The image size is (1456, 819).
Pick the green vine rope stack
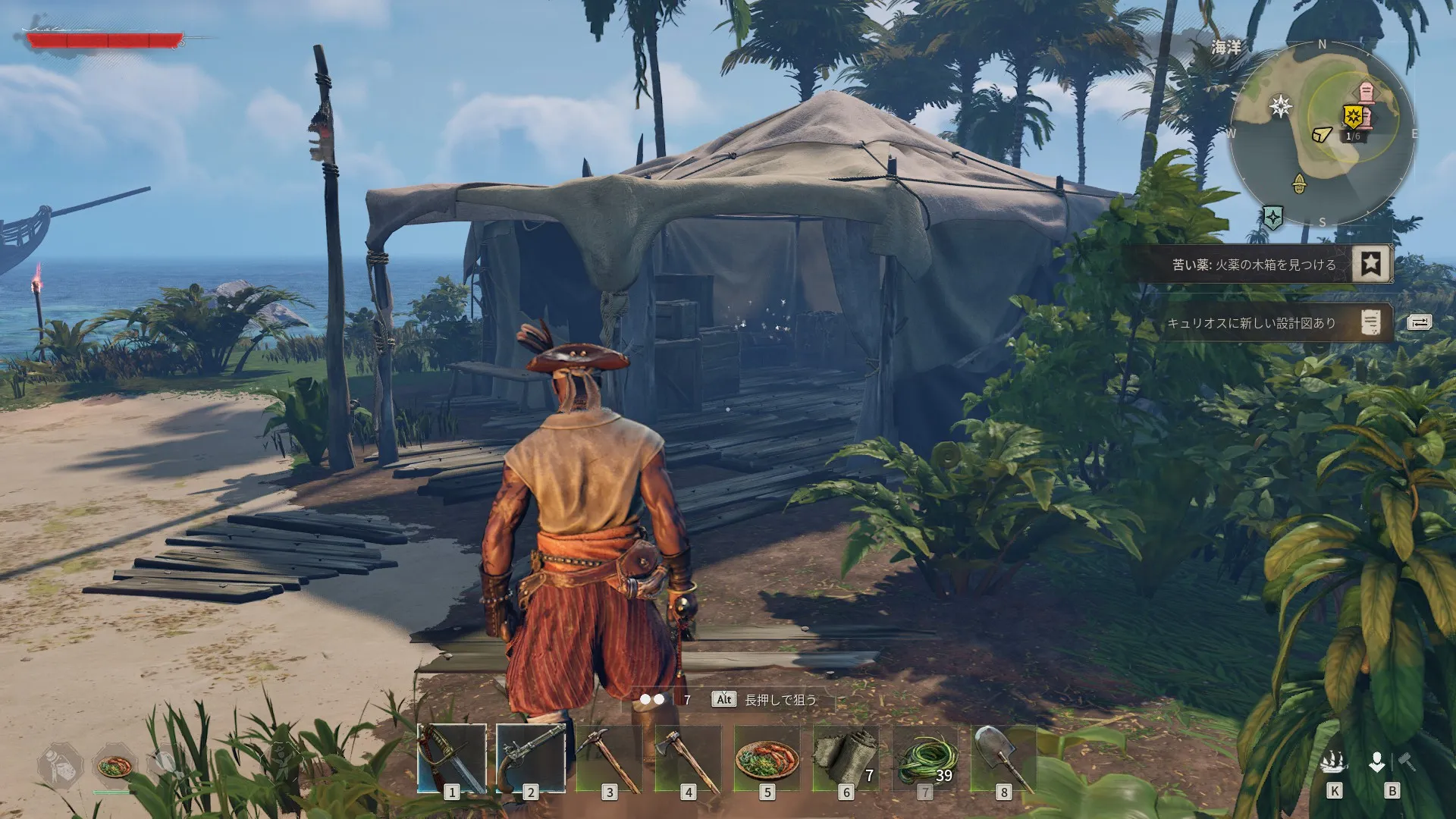(925, 758)
